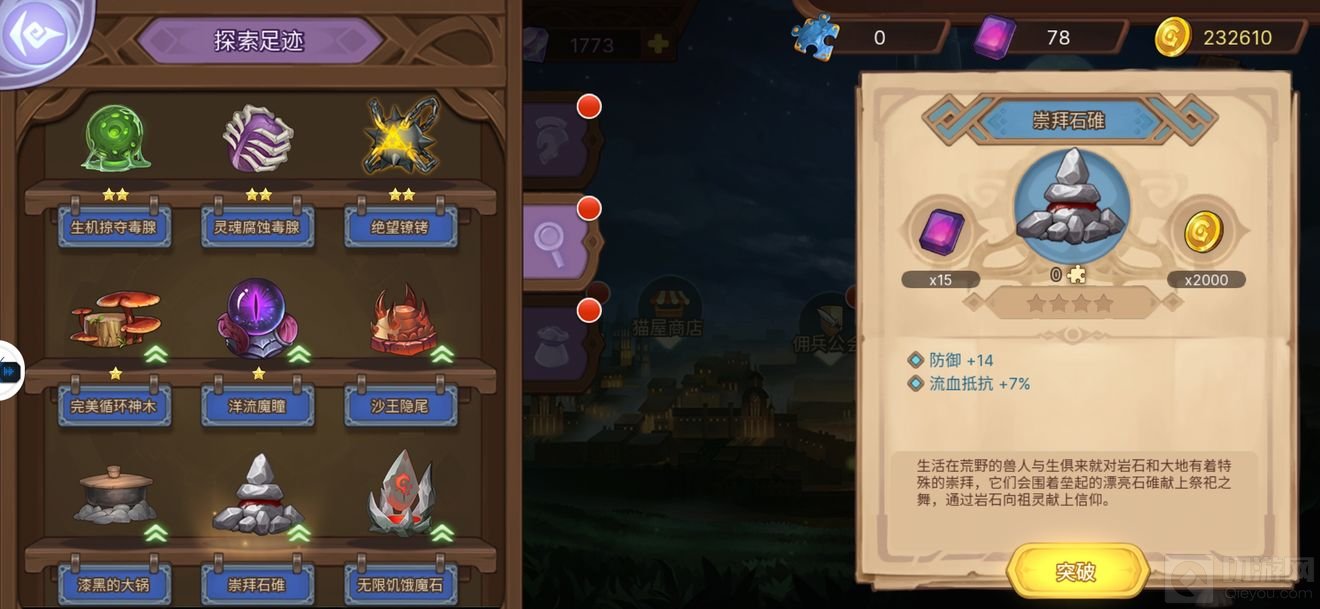
Task: Pick the 无限饥饿魔石 crystal item
Action: tap(401, 496)
